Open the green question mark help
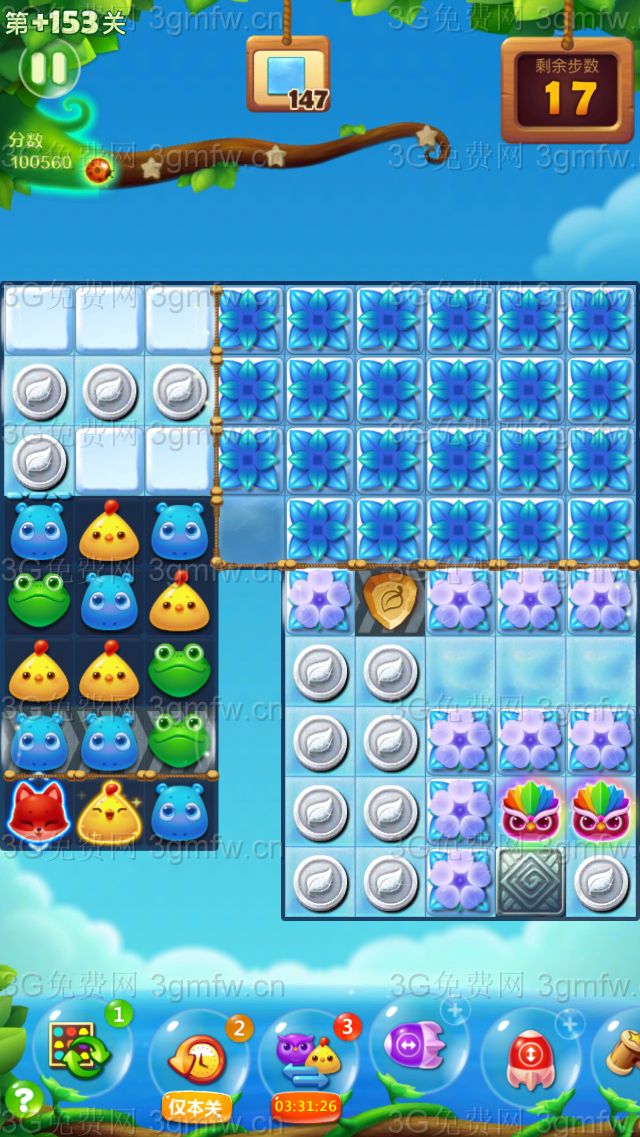 pyautogui.click(x=23, y=1100)
